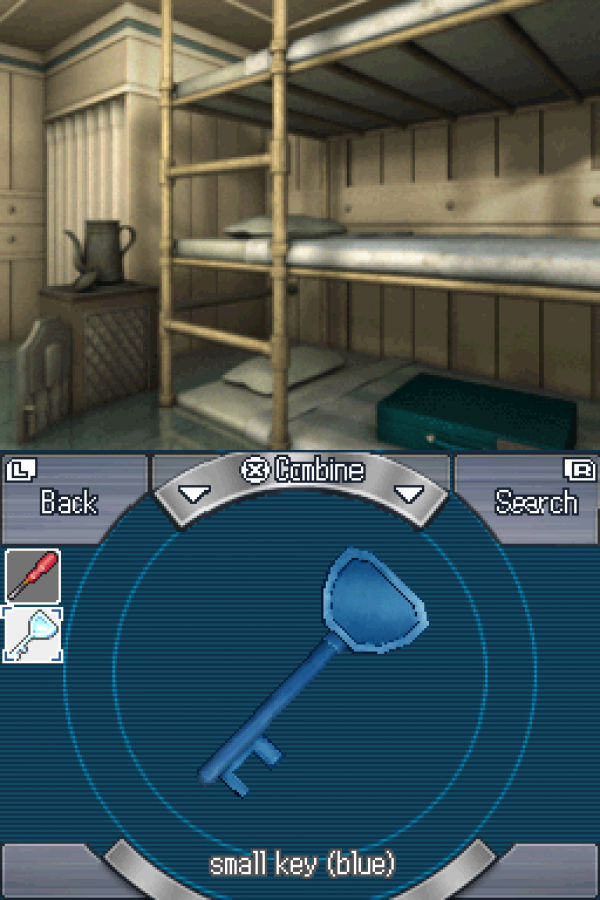This screenshot has width=600, height=900.
Task: Select the red screwdriver item slot
Action: coord(33,576)
